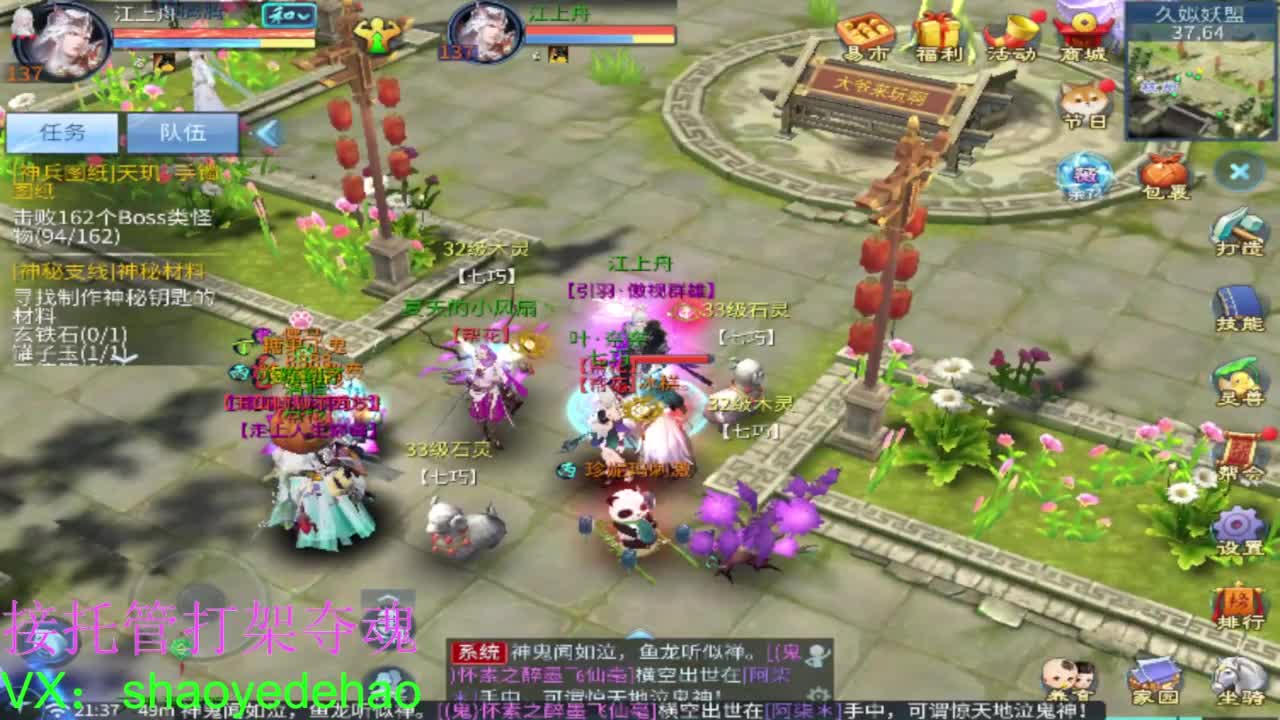Viewport: 1280px width, 720px height.
Task: Switch to the 任务 quest tab
Action: click(x=65, y=131)
